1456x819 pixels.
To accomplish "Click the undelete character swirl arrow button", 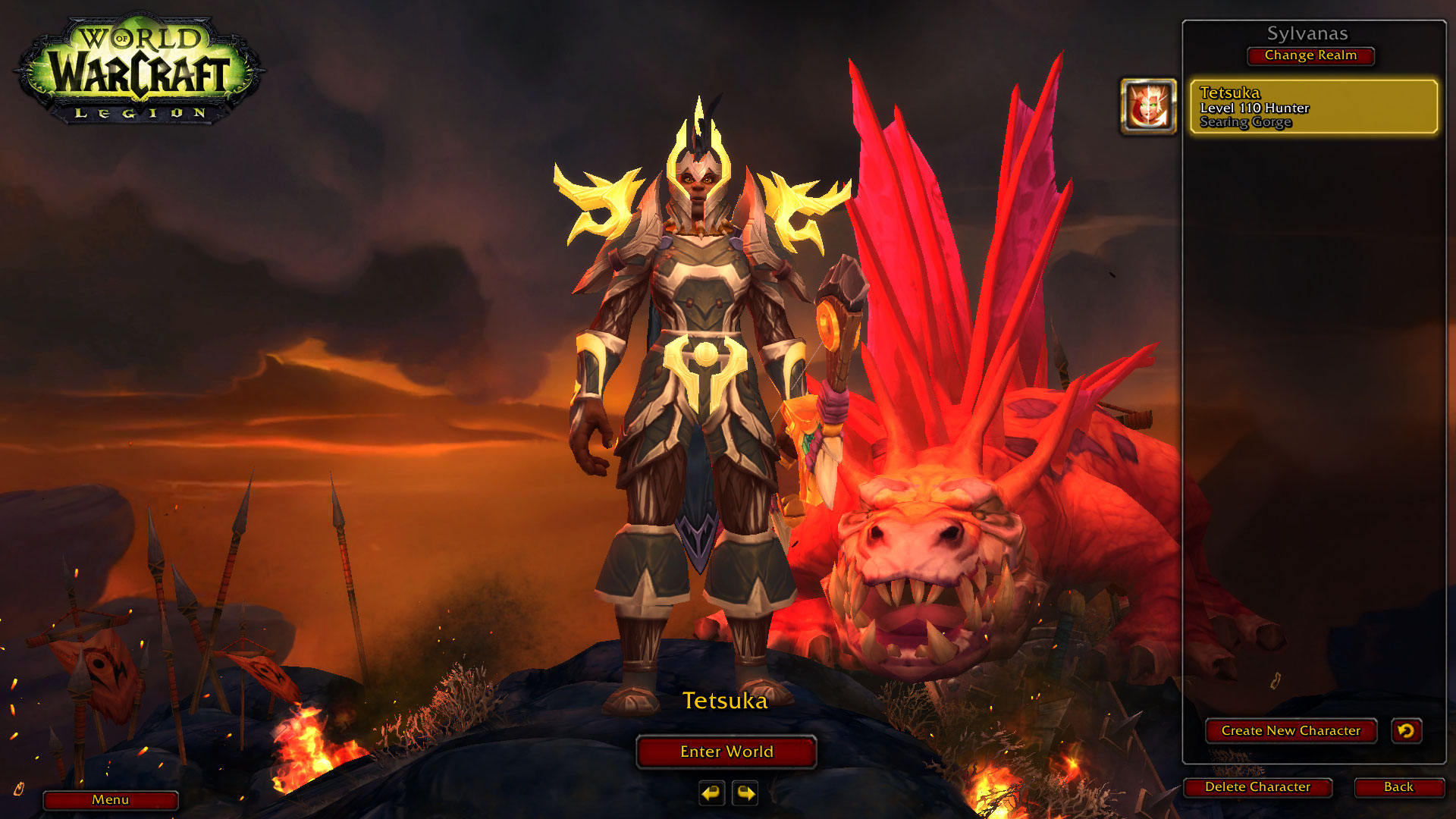I will [x=1406, y=731].
